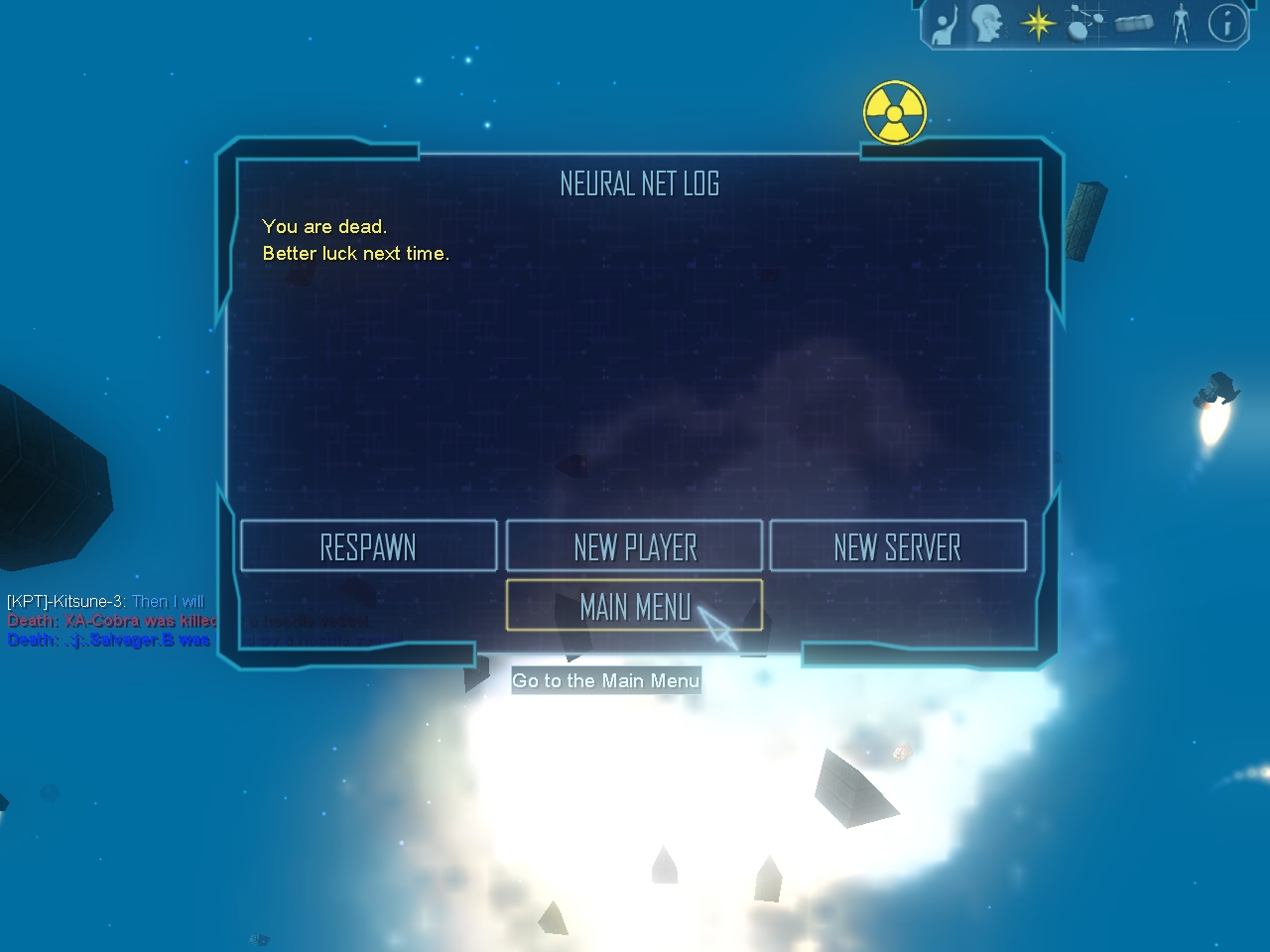Choose NEW PLAYER
The width and height of the screenshot is (1270, 952).
pos(635,546)
